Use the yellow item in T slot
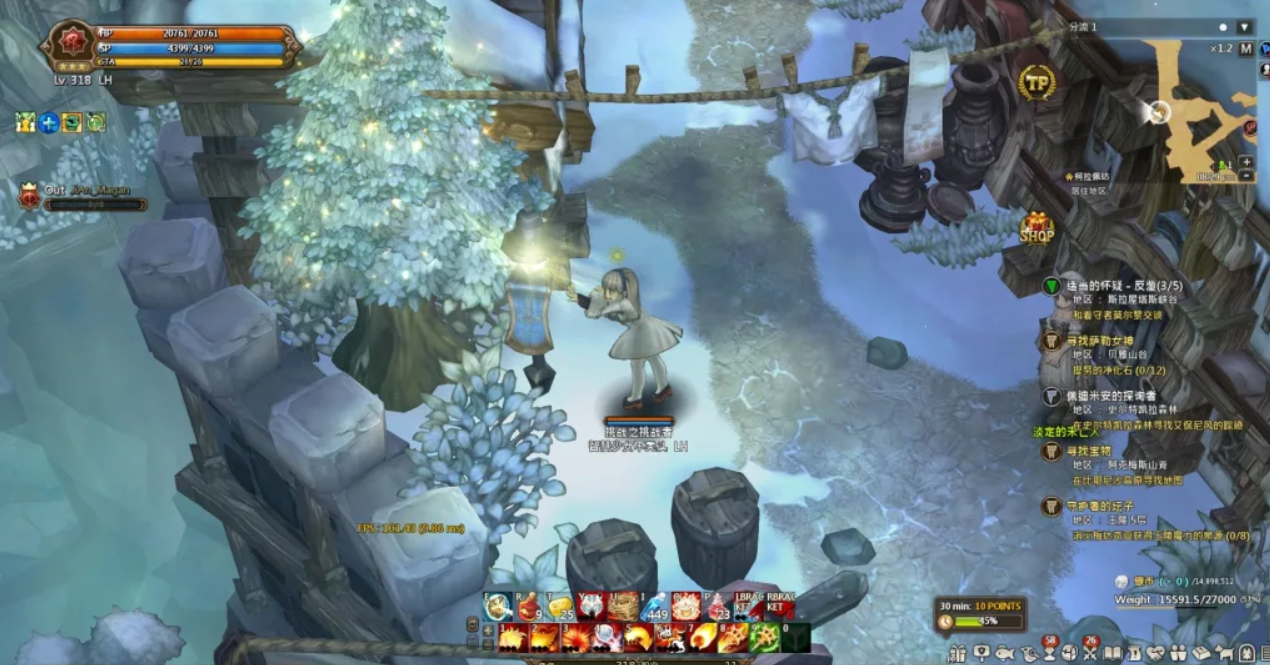This screenshot has height=665, width=1270. (560, 606)
